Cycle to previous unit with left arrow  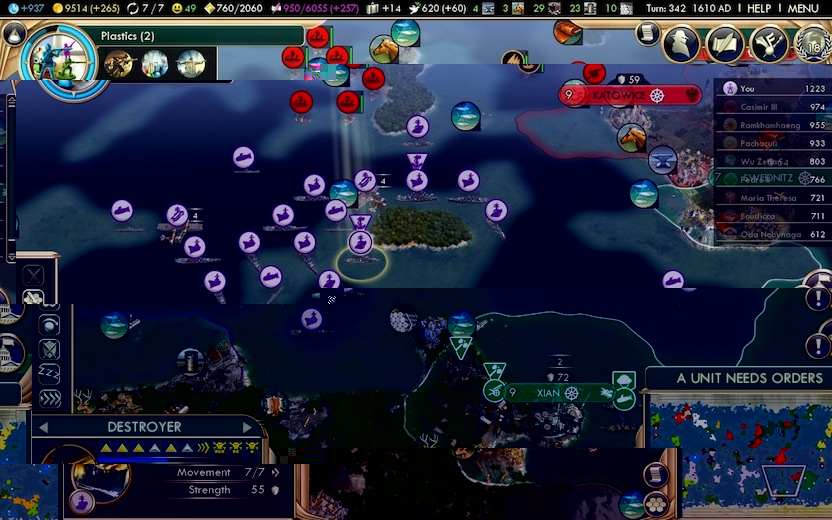click(43, 427)
